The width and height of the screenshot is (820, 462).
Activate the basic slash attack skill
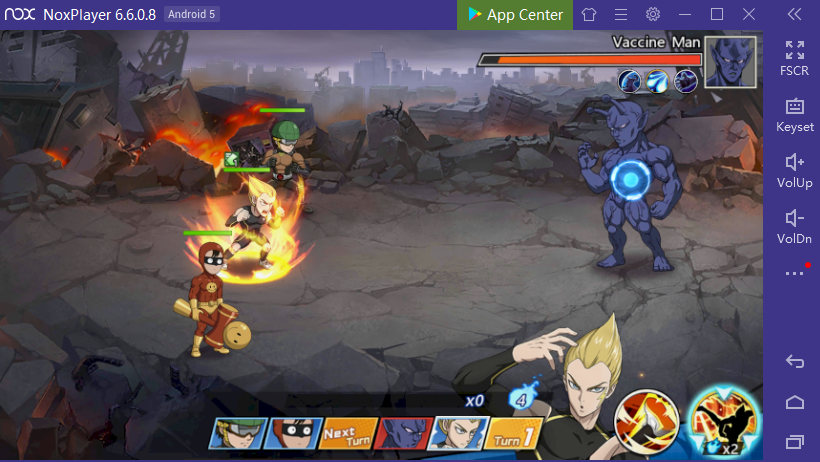(x=646, y=417)
